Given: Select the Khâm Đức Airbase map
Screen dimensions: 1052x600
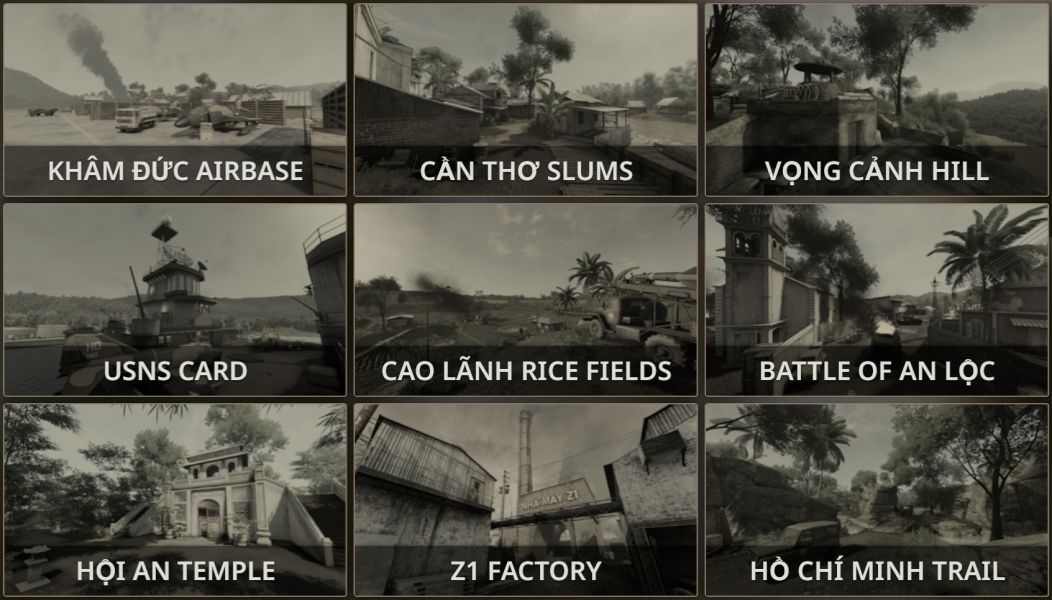Looking at the screenshot, I should (175, 100).
